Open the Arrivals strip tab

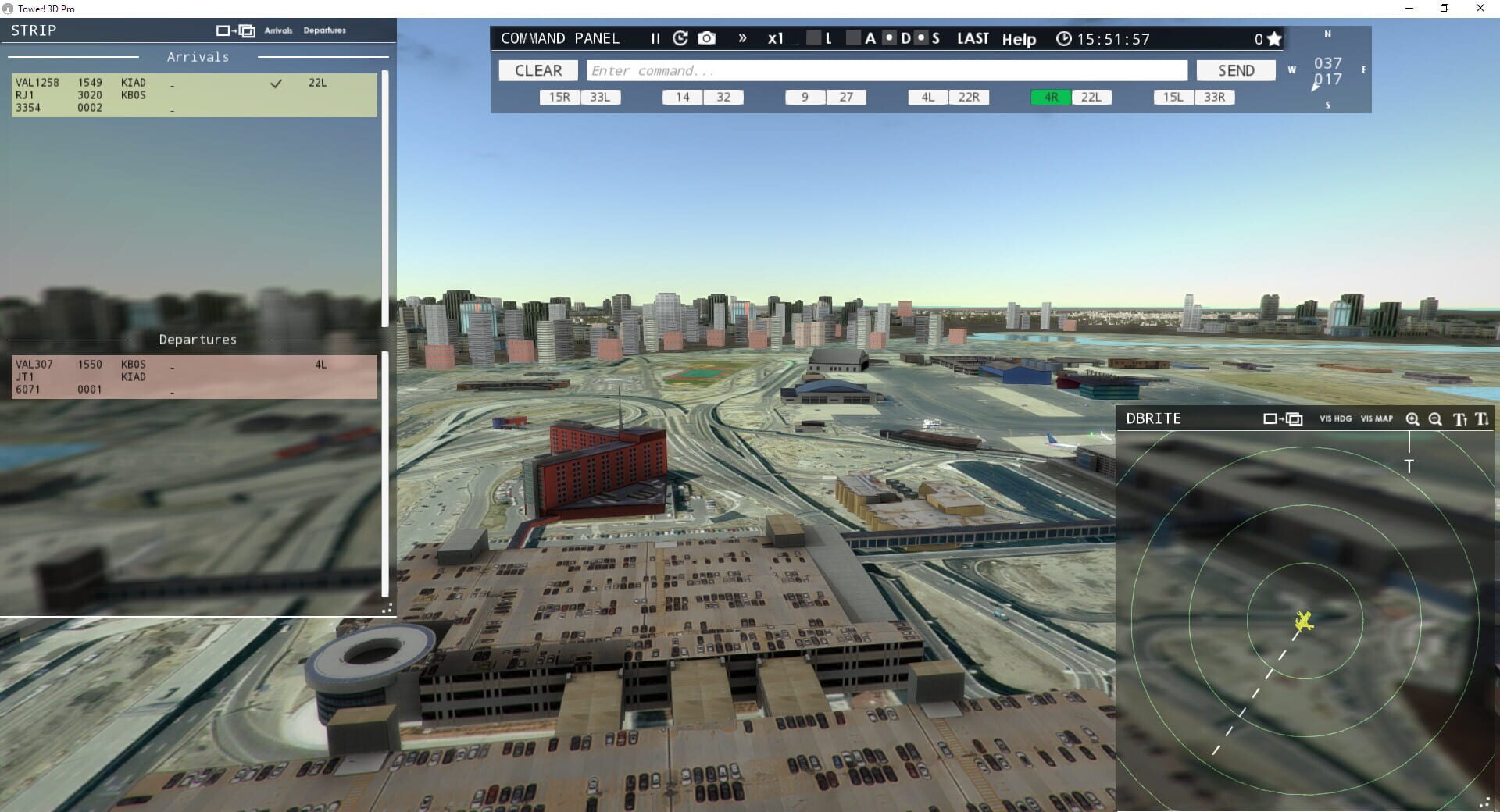(x=278, y=30)
